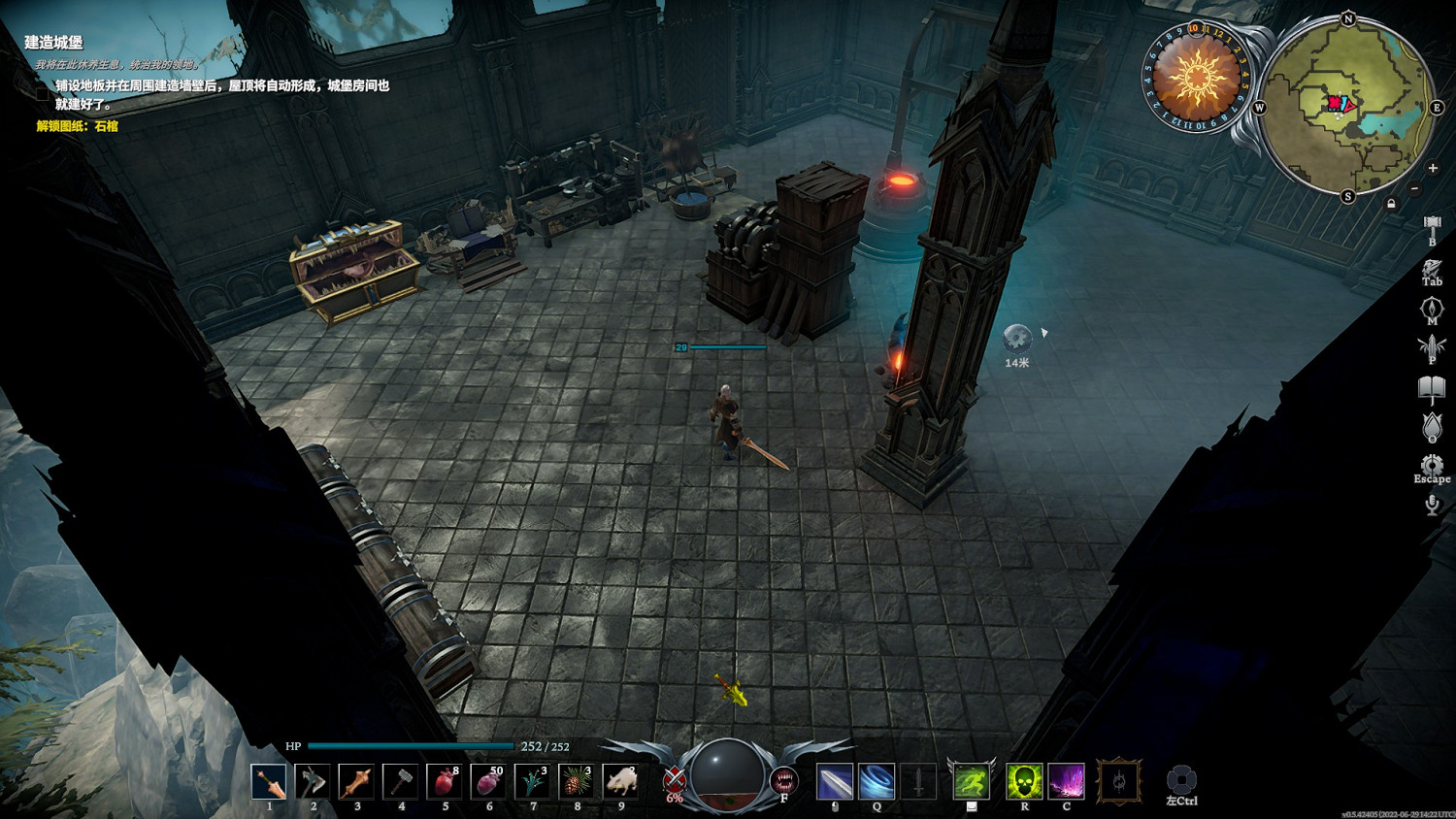1456x819 pixels.
Task: Zoom in the minimap with plus button
Action: (x=1433, y=168)
